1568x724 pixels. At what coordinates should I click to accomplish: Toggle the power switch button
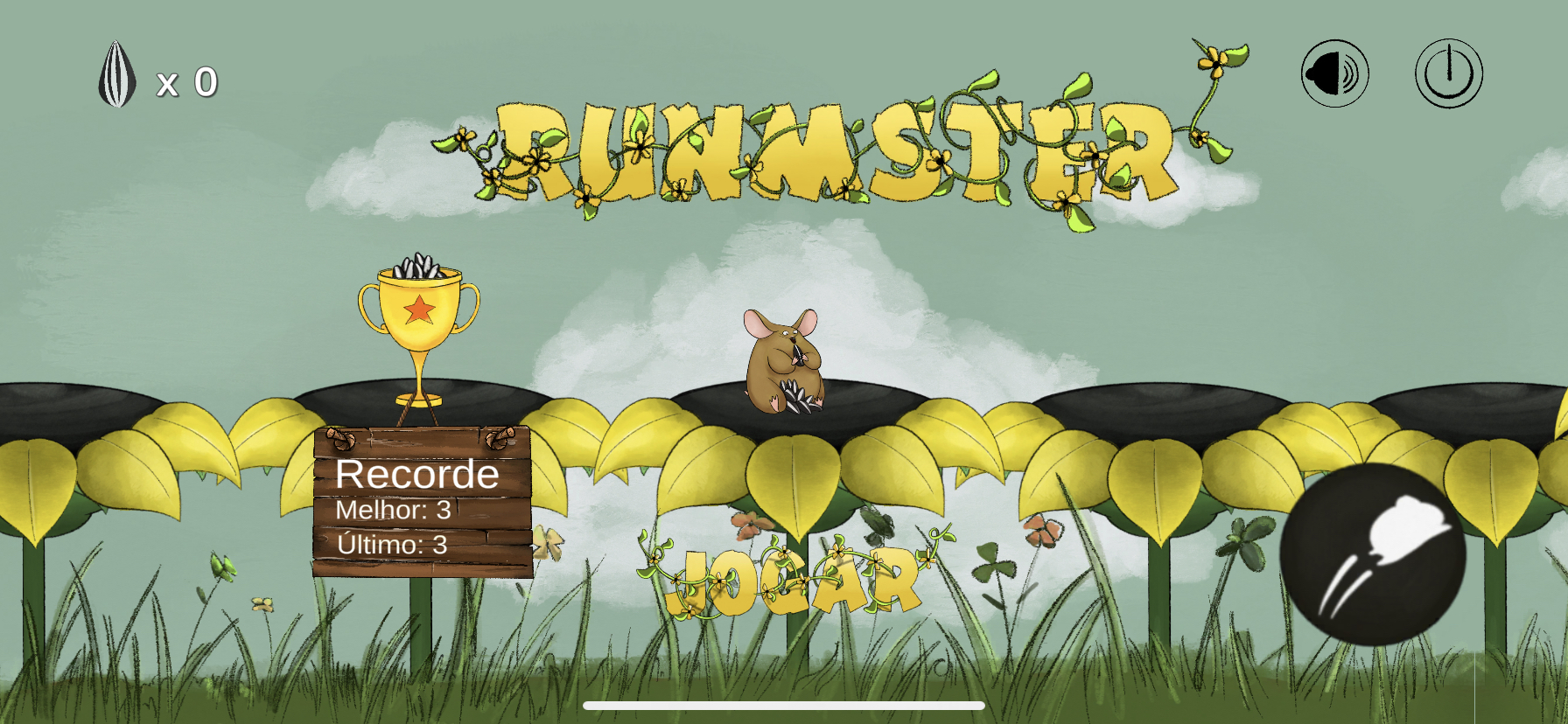1448,73
